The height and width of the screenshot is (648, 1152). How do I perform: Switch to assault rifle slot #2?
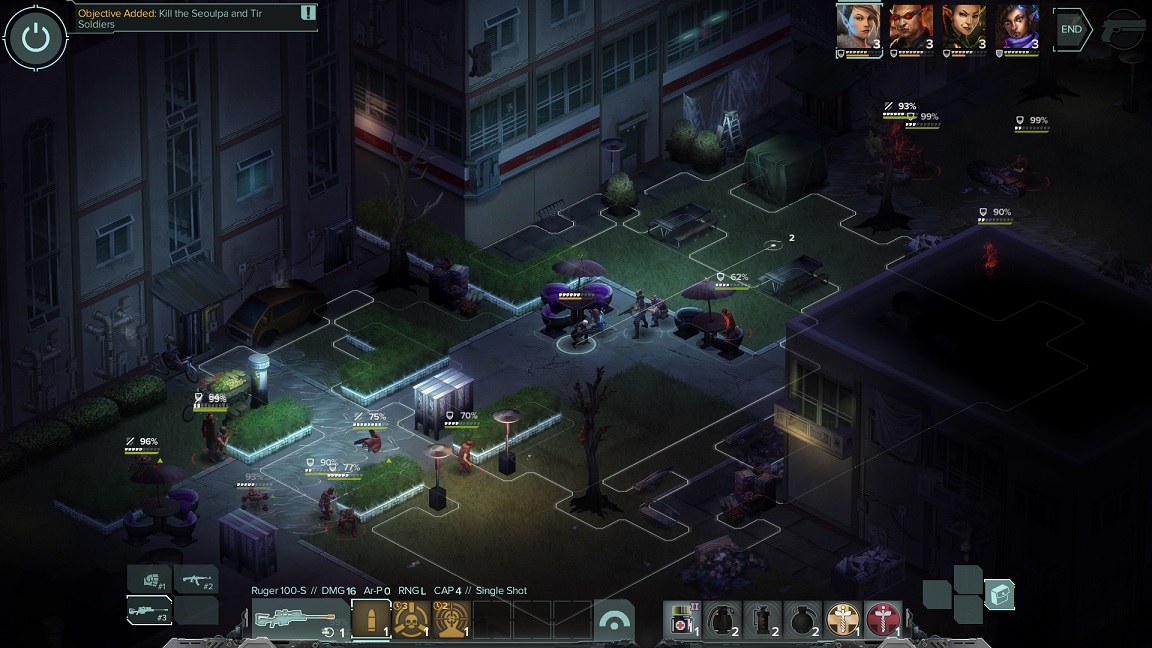pos(196,579)
